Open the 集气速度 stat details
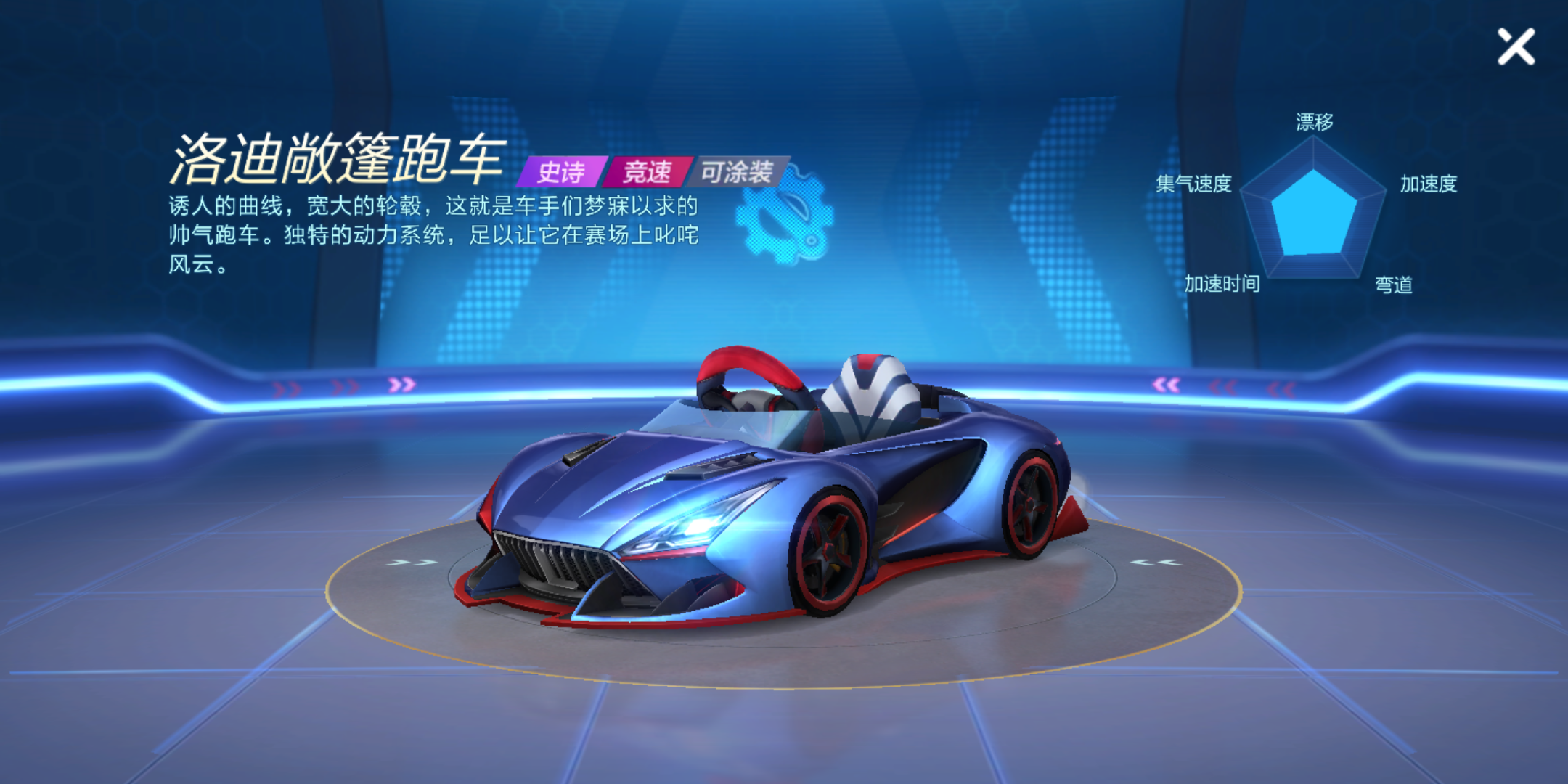The image size is (1568, 784). 1193,183
